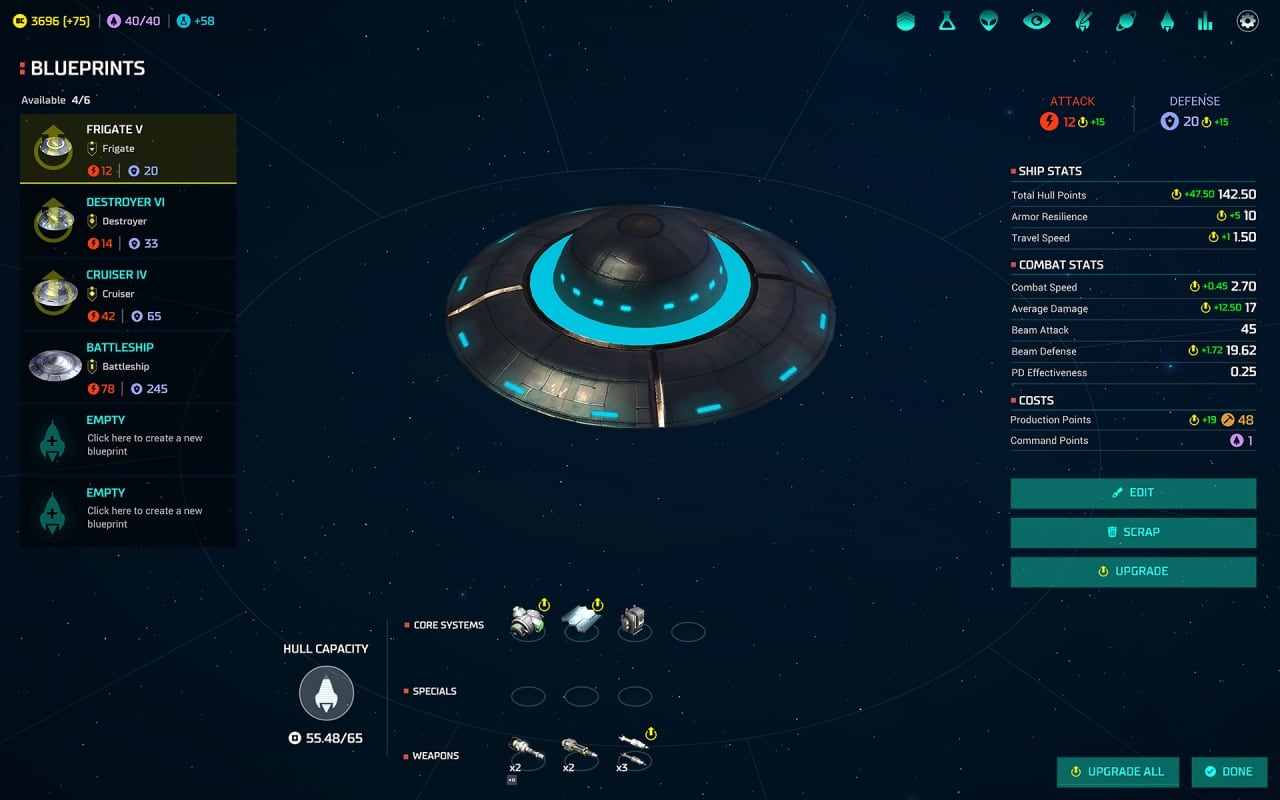
Task: Choose the missile weapon slot with x3
Action: click(x=633, y=749)
